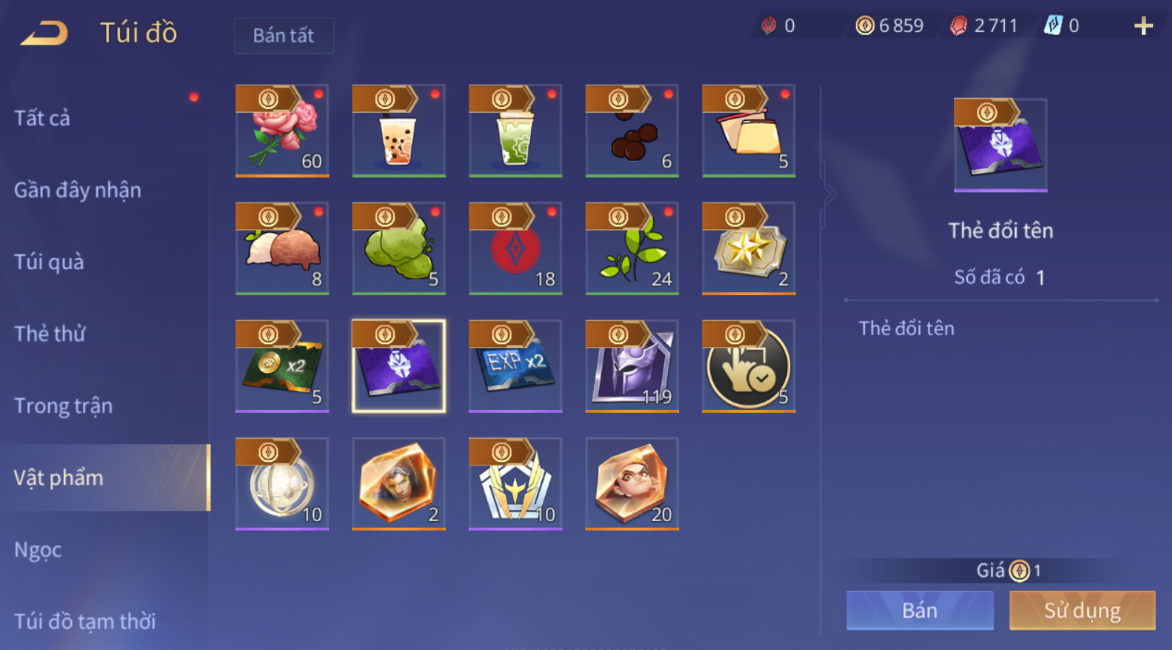1172x650 pixels.
Task: Select the blue EXP x2 card
Action: (515, 366)
